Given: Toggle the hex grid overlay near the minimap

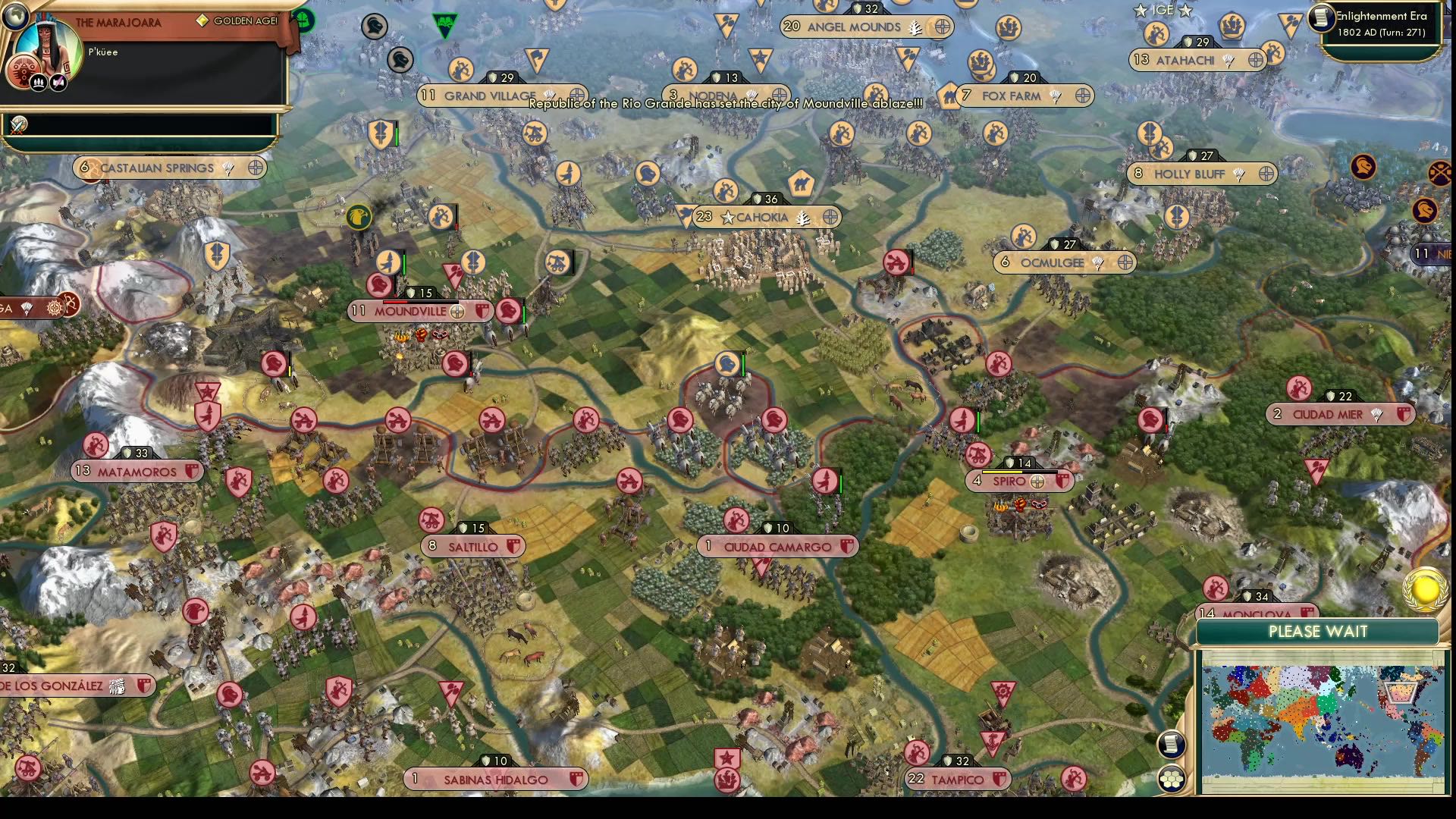Looking at the screenshot, I should point(1171,777).
